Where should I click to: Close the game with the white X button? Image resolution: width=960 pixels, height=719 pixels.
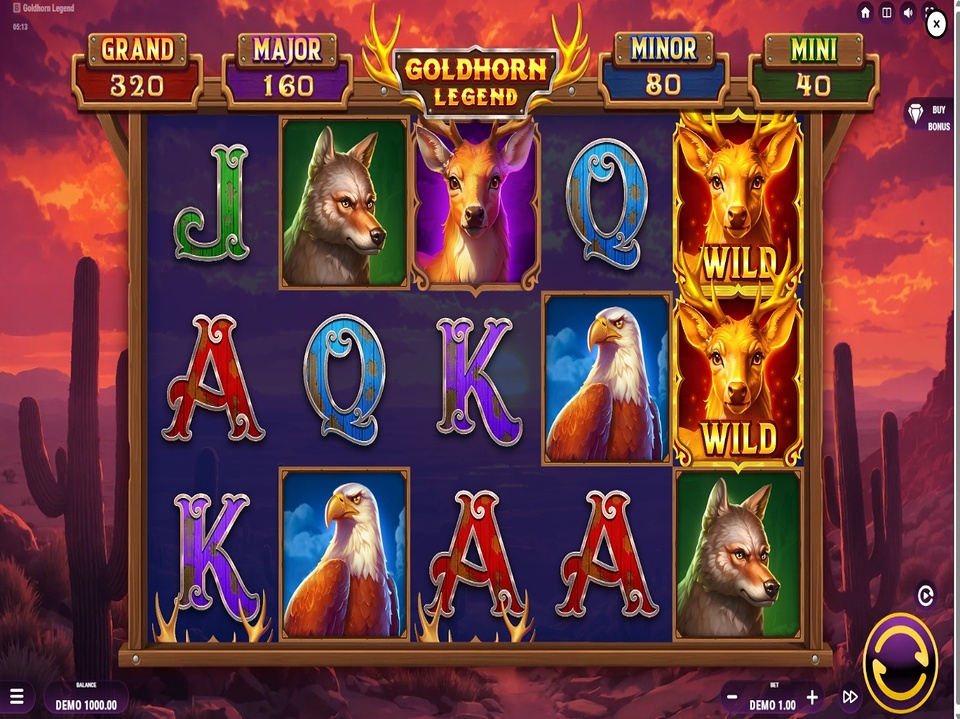pyautogui.click(x=936, y=25)
